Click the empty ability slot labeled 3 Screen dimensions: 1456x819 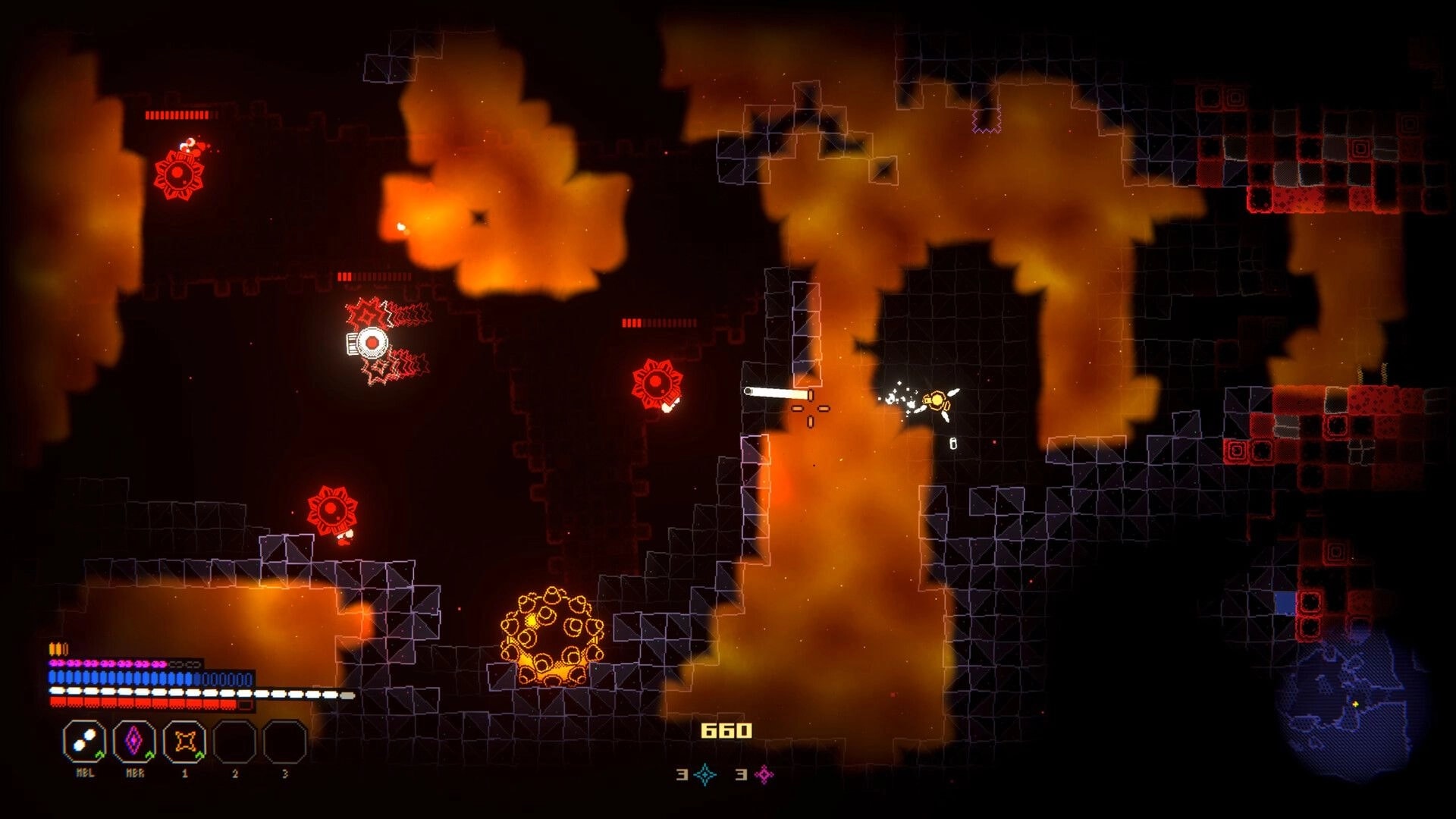[x=284, y=742]
